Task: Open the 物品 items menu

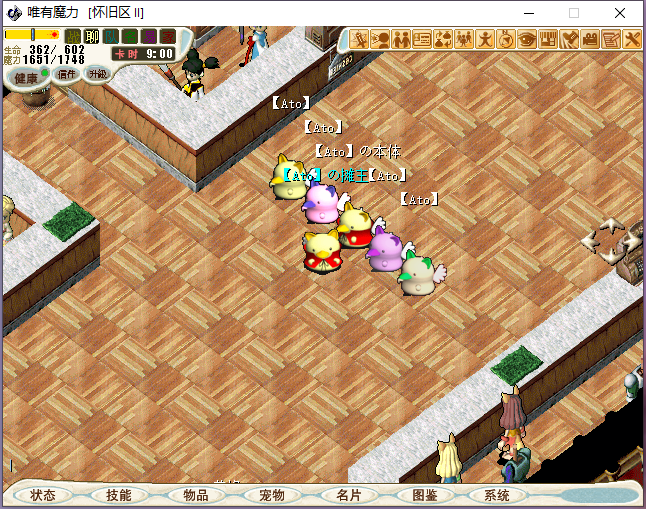Action: [196, 495]
